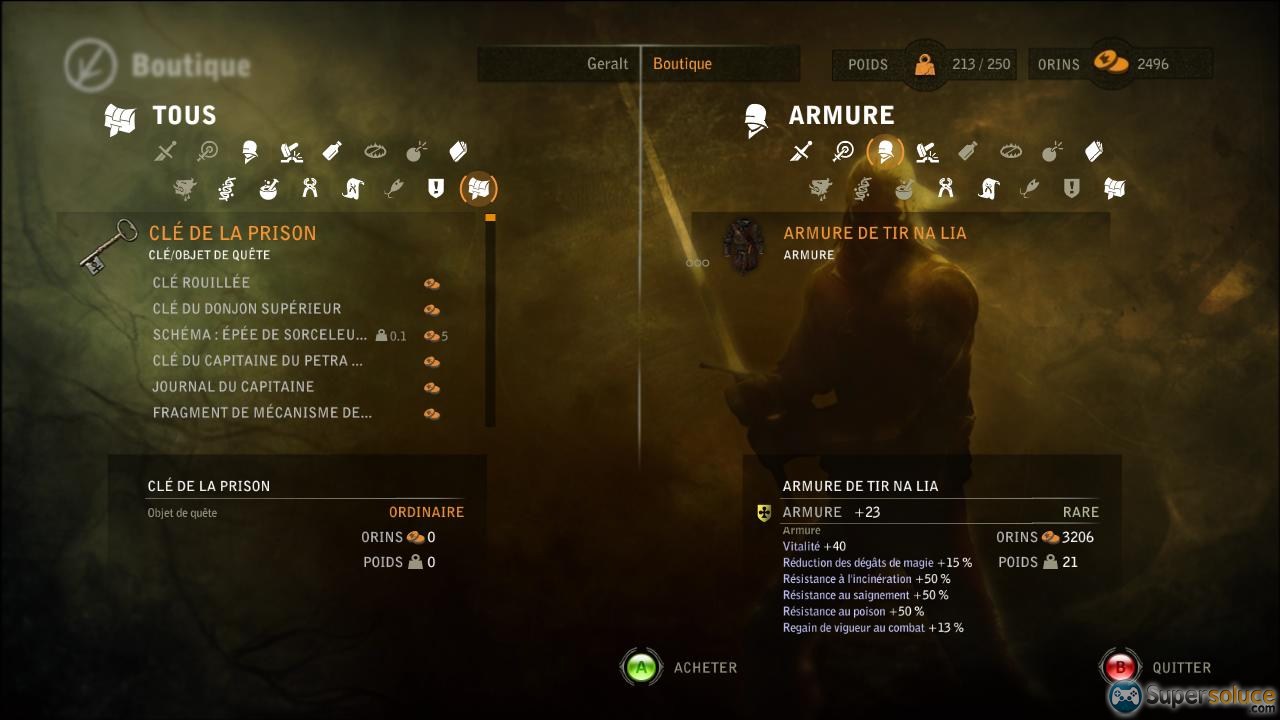Screen dimensions: 1280x720
Task: Filter shop by sword weapons icon
Action: (x=801, y=152)
